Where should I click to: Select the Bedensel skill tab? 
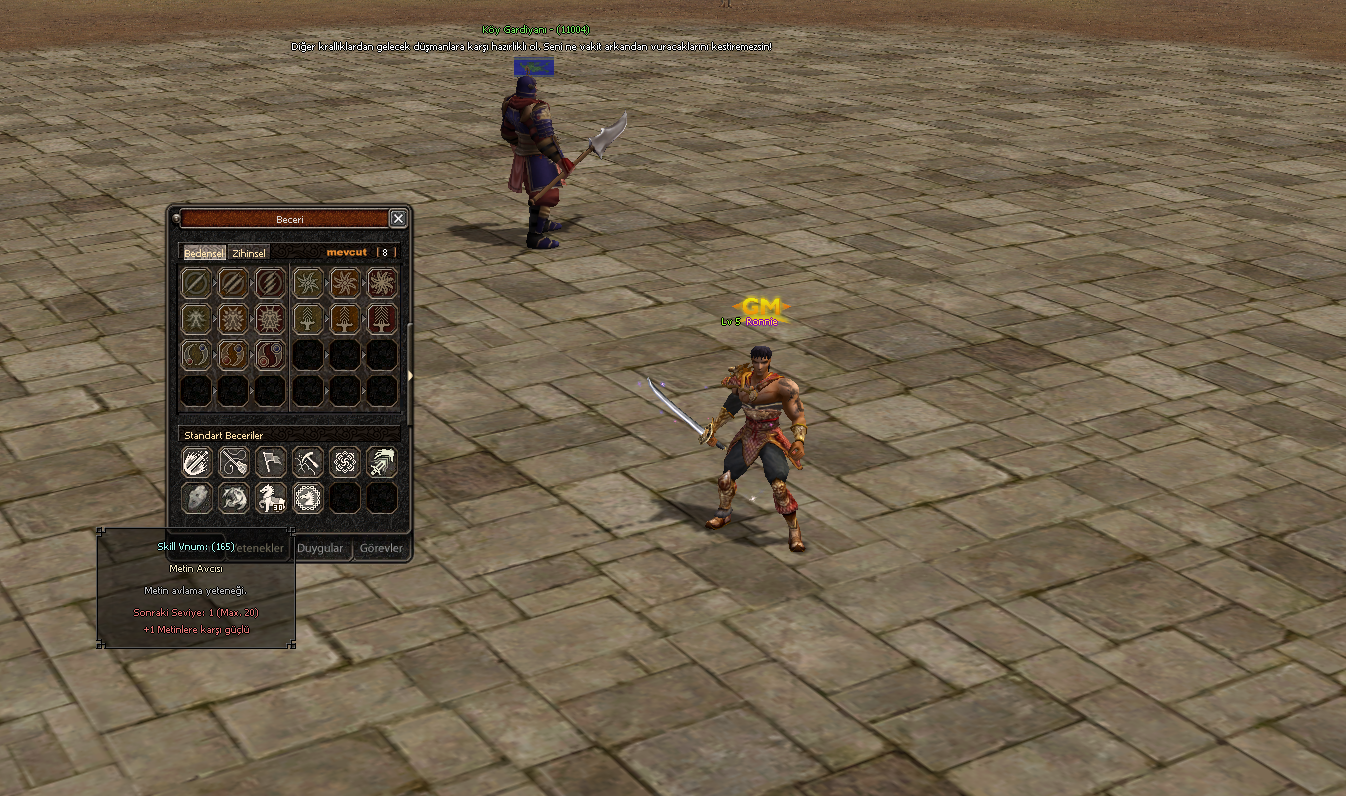(x=204, y=253)
